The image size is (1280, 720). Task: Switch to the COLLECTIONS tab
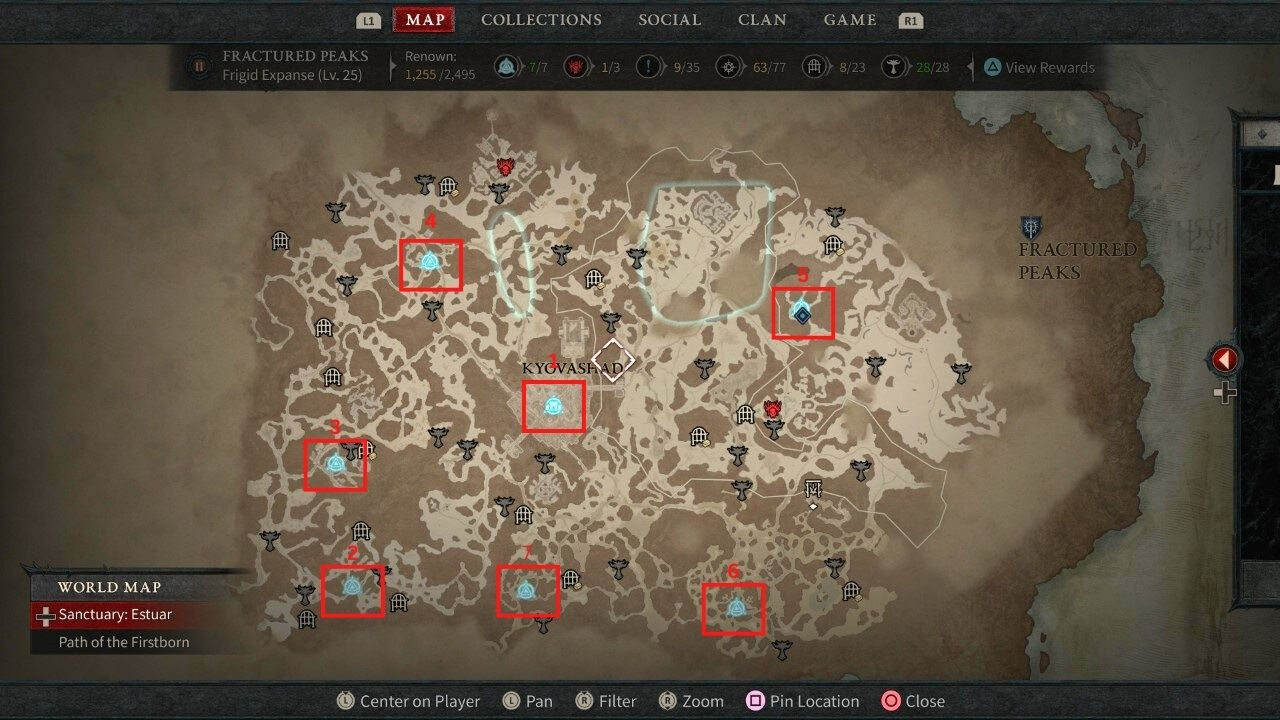click(x=541, y=19)
